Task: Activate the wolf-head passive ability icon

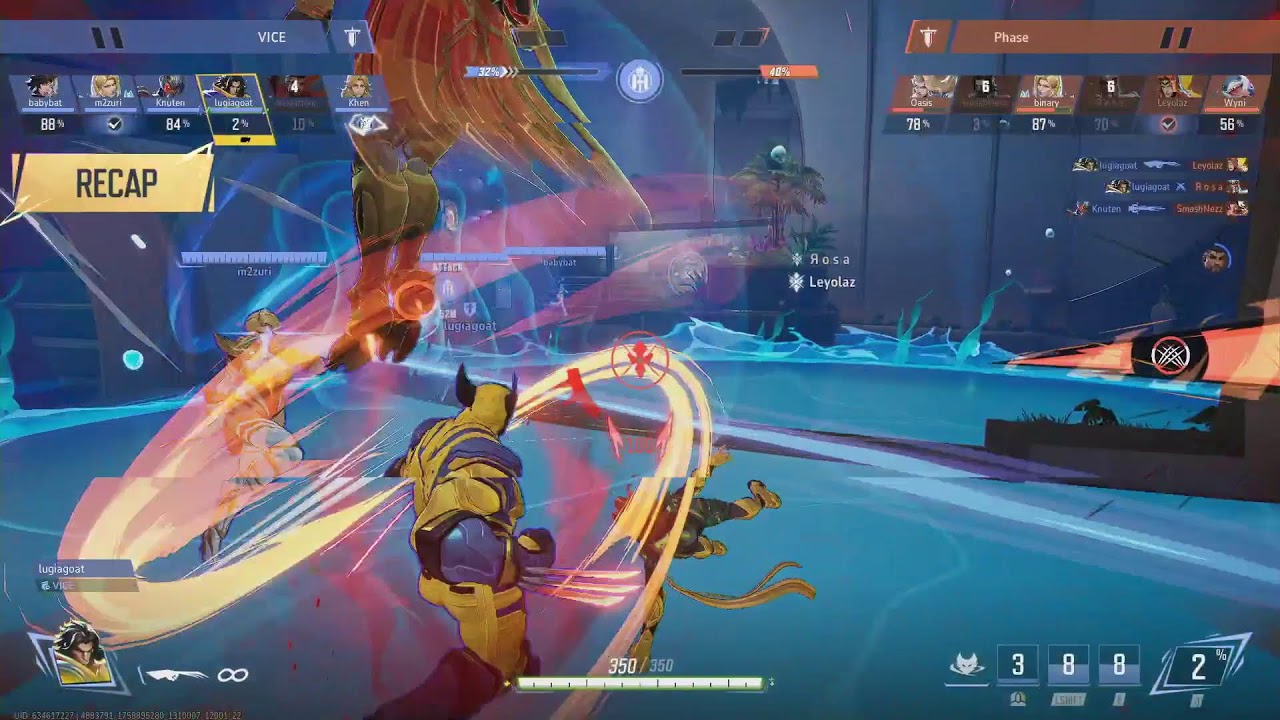Action: [967, 666]
